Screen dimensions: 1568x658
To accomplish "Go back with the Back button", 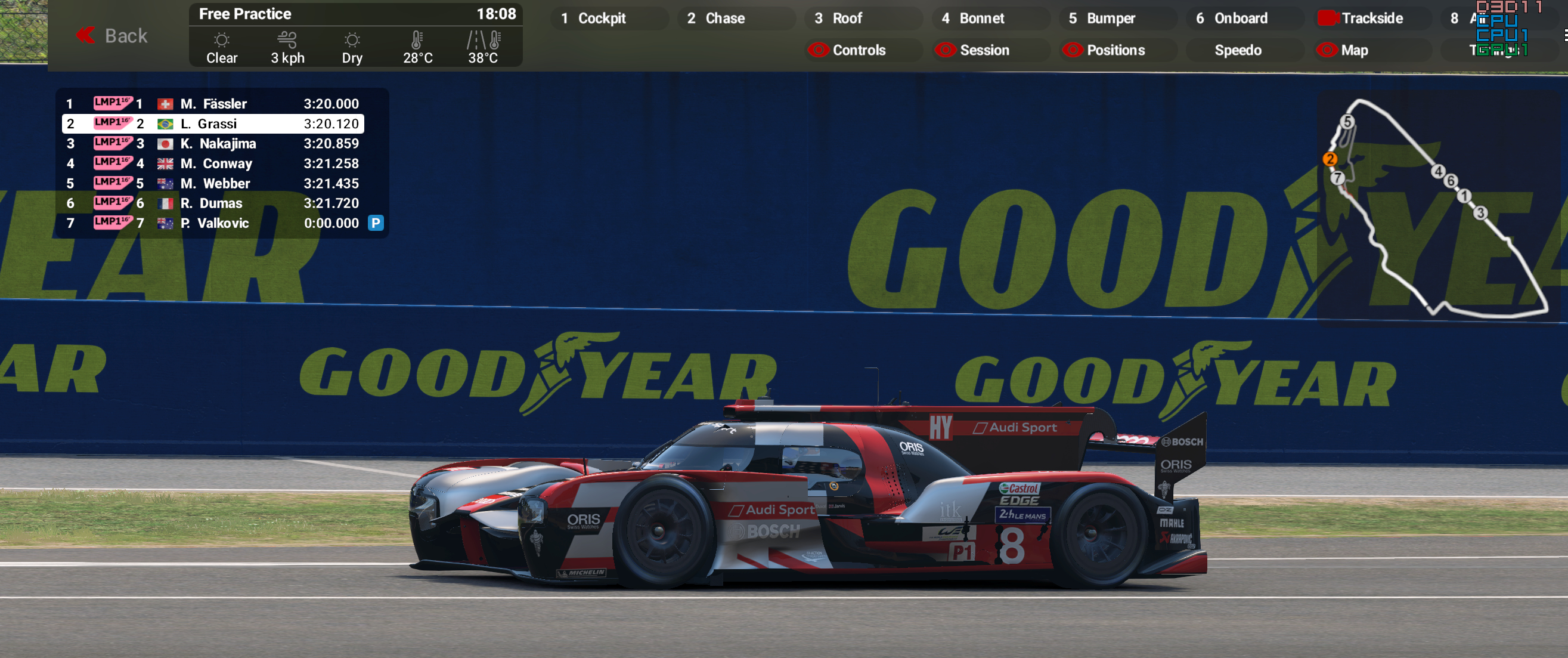I will point(113,36).
